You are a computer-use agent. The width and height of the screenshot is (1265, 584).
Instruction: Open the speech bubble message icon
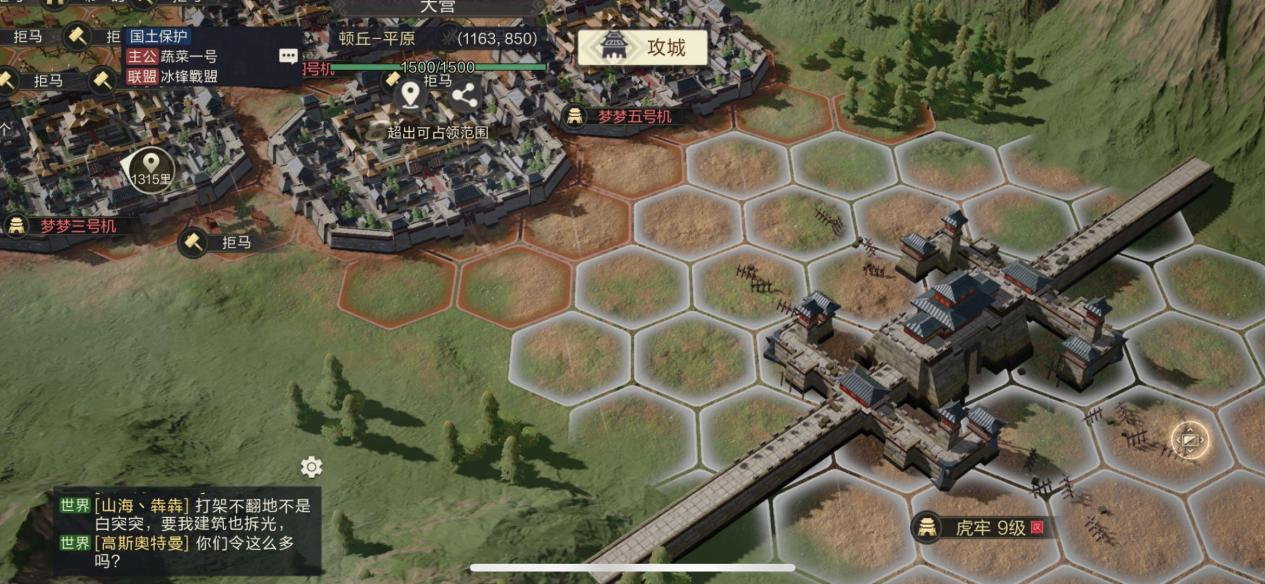point(288,56)
